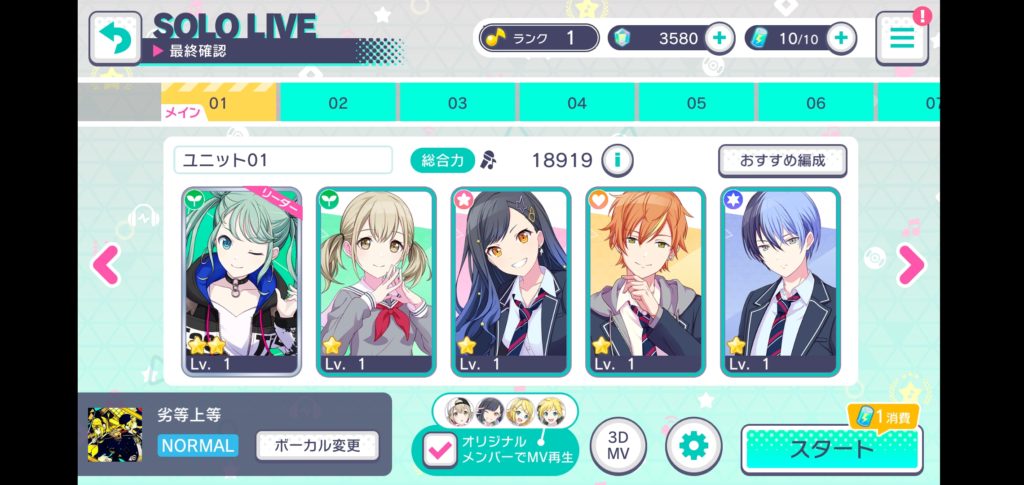Viewport: 1024px width, 485px height.
Task: Show total power info via the i icon
Action: coord(619,160)
